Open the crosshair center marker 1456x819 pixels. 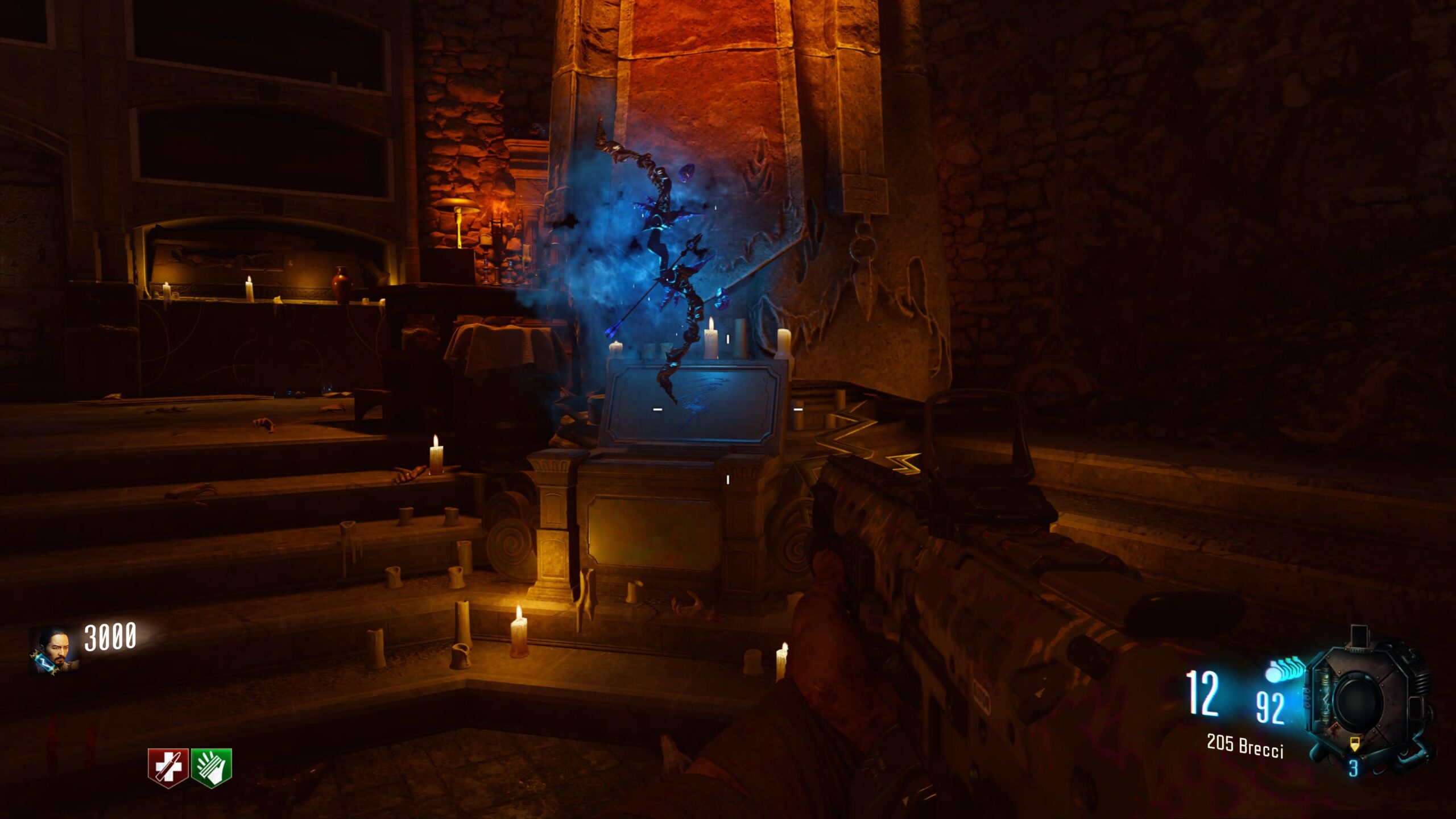(x=728, y=409)
